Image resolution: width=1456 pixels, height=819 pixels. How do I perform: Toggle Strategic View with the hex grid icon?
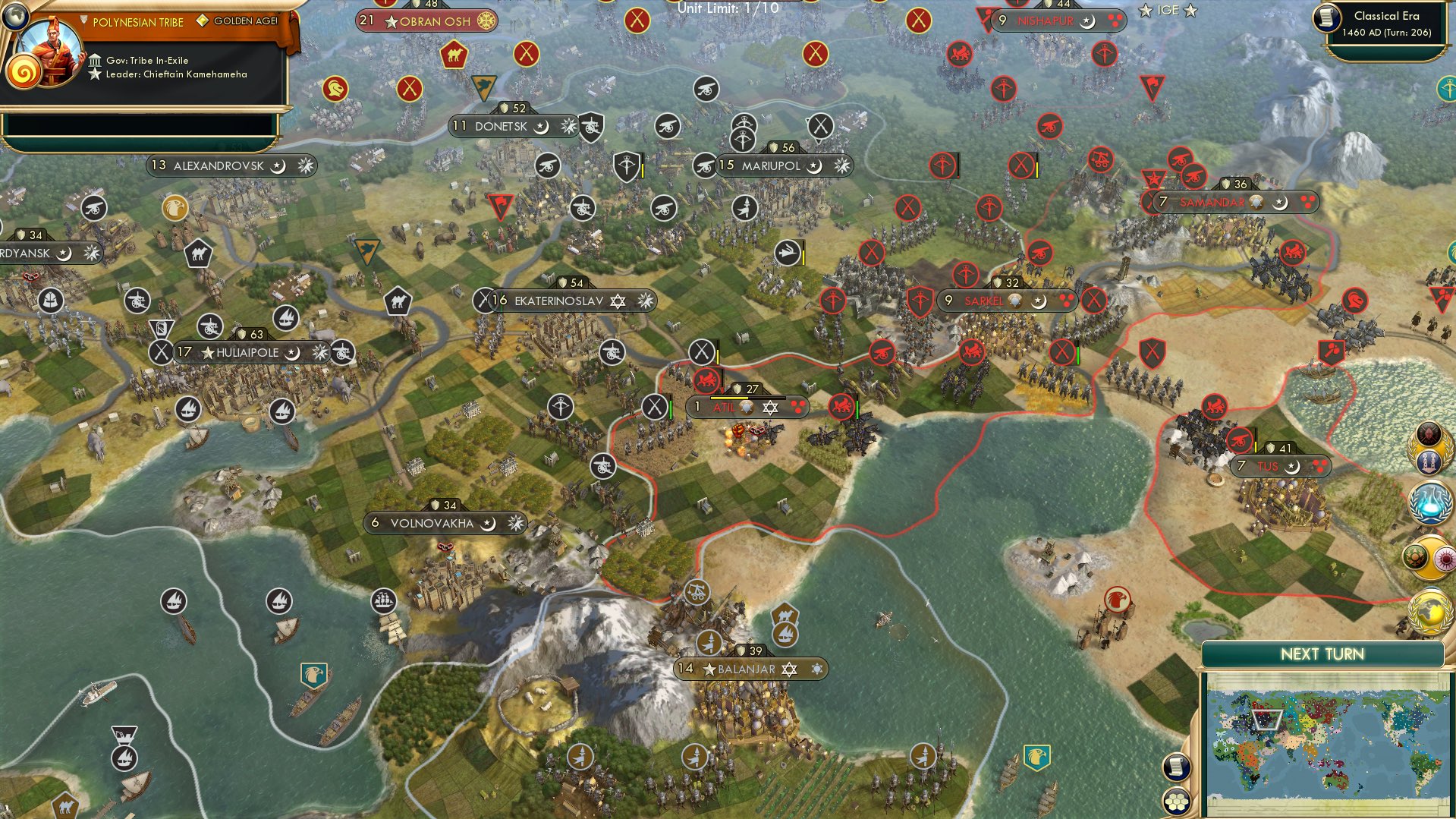pos(1175,802)
